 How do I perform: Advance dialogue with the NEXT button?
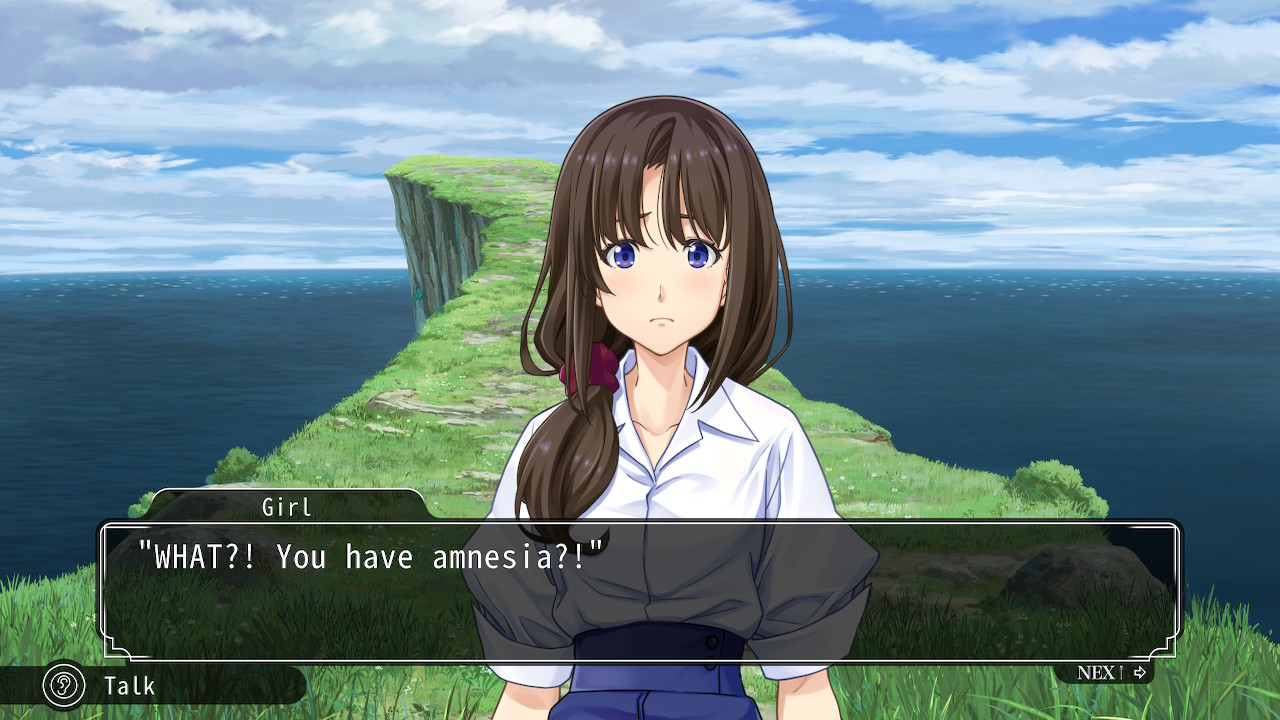(1109, 673)
